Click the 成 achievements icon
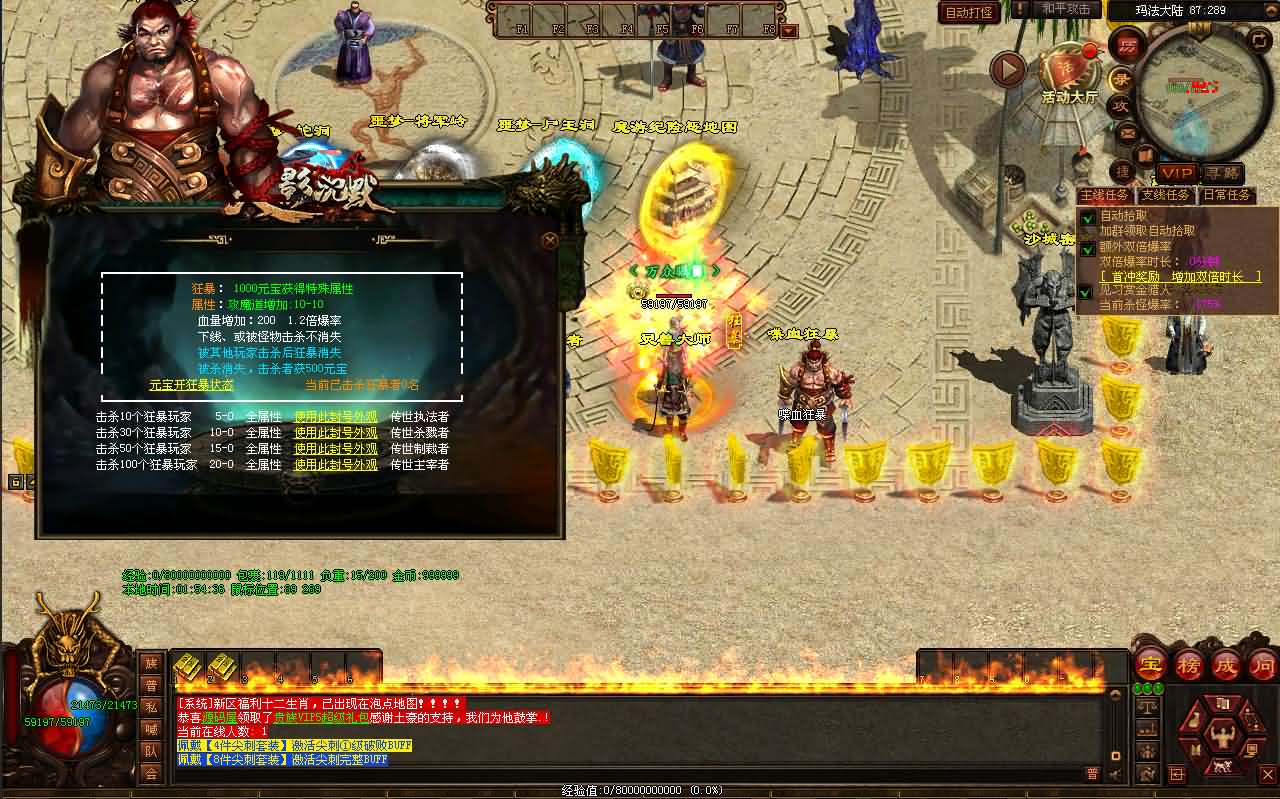This screenshot has height=799, width=1280. pos(1224,663)
